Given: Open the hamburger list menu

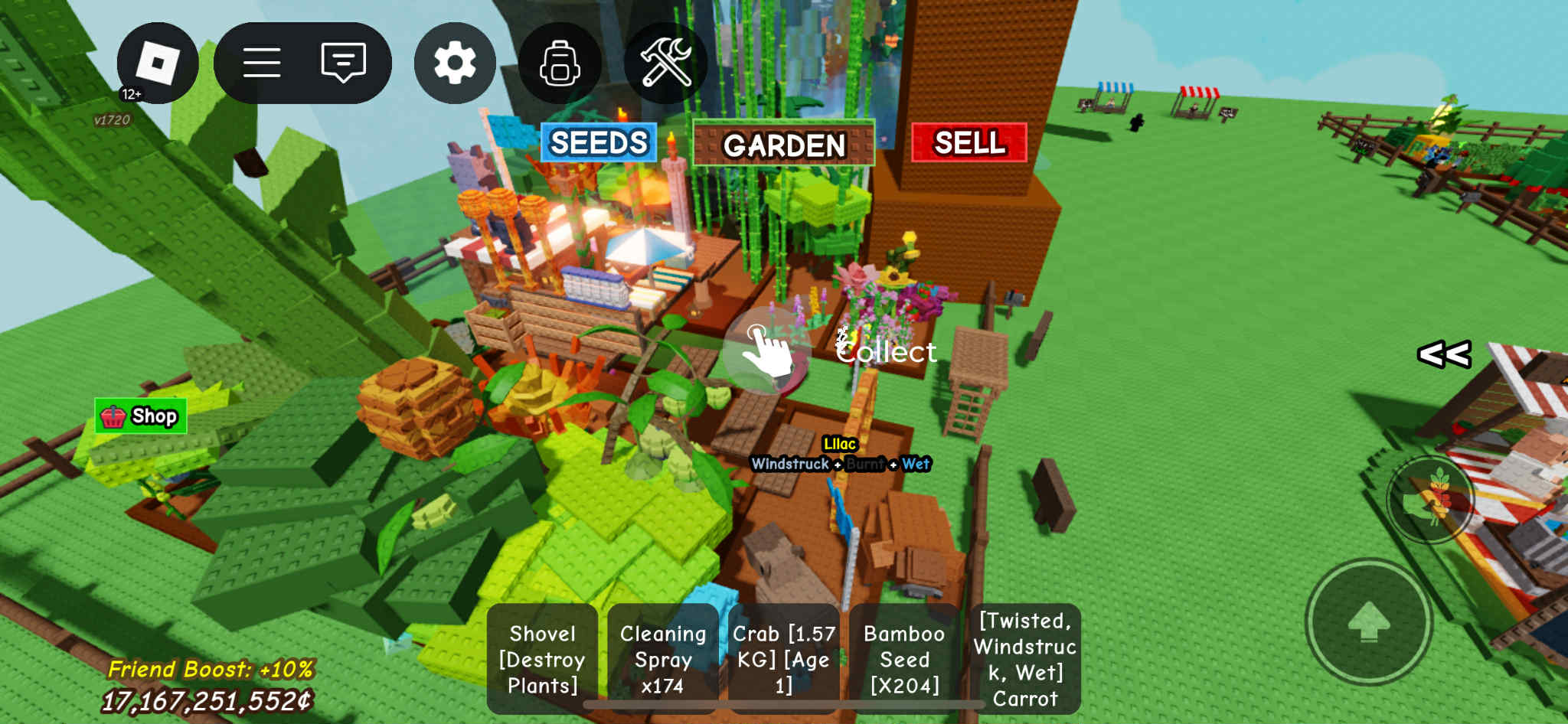Looking at the screenshot, I should (x=262, y=63).
